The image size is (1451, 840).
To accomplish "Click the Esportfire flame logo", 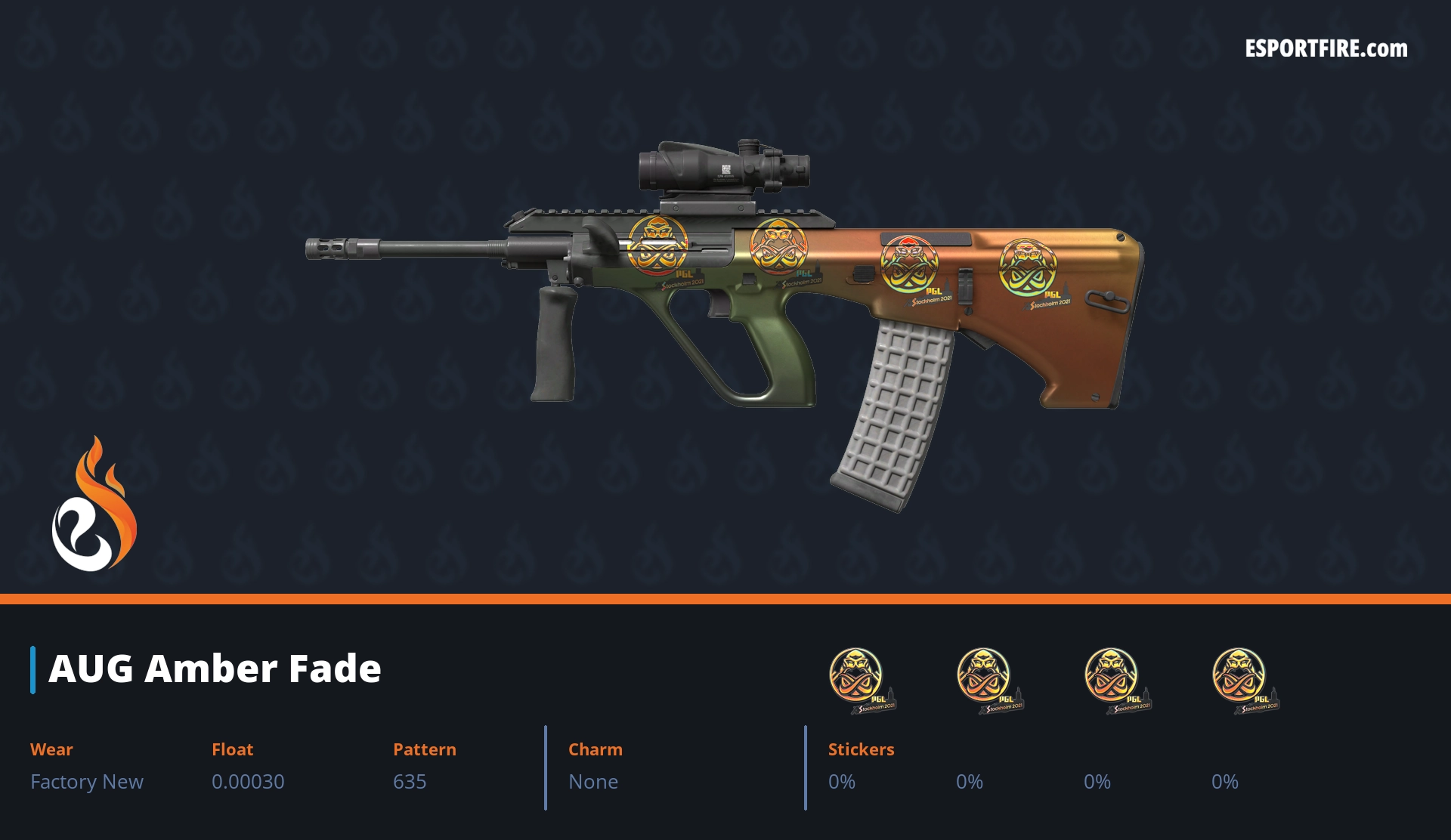I will (94, 505).
